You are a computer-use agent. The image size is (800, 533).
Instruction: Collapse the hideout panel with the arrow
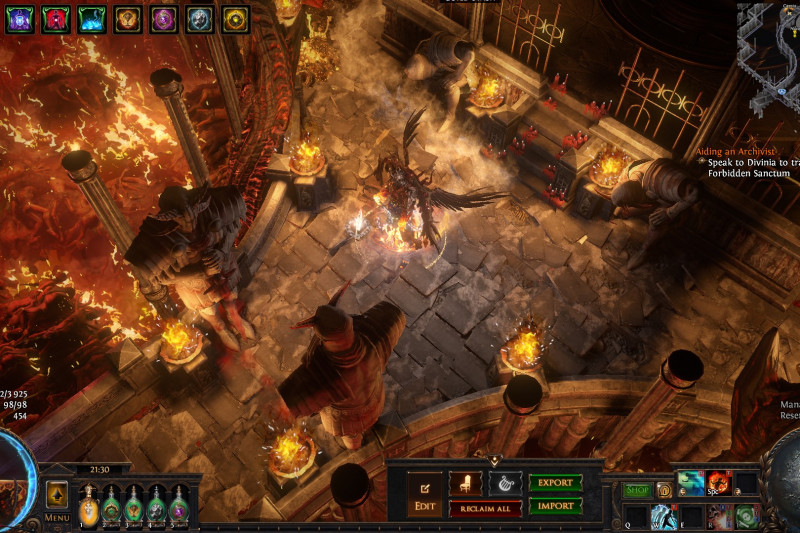pos(494,461)
